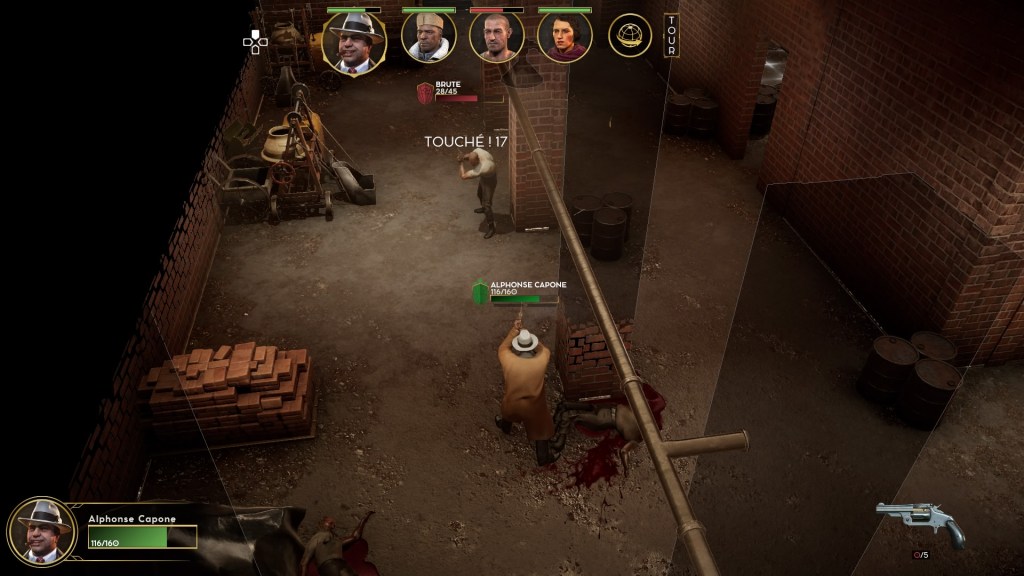
Task: Select the dark-haired woman's portrait
Action: coord(564,38)
